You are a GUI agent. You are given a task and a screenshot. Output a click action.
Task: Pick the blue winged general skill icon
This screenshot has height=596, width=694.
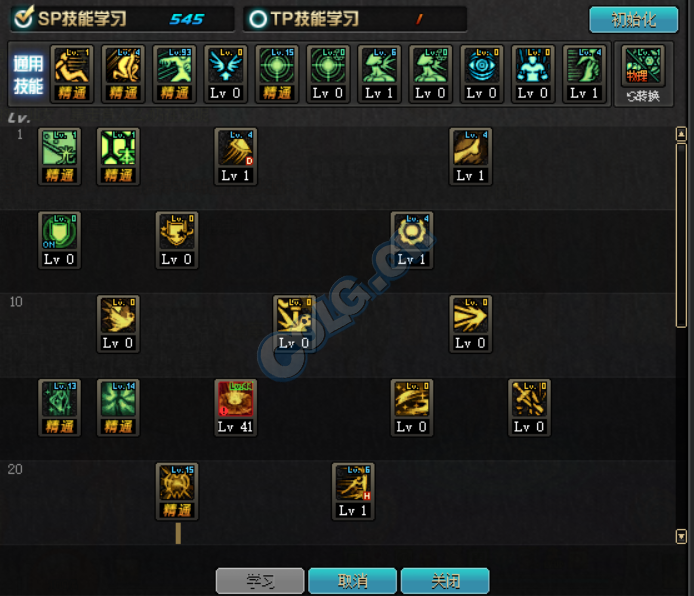225,66
